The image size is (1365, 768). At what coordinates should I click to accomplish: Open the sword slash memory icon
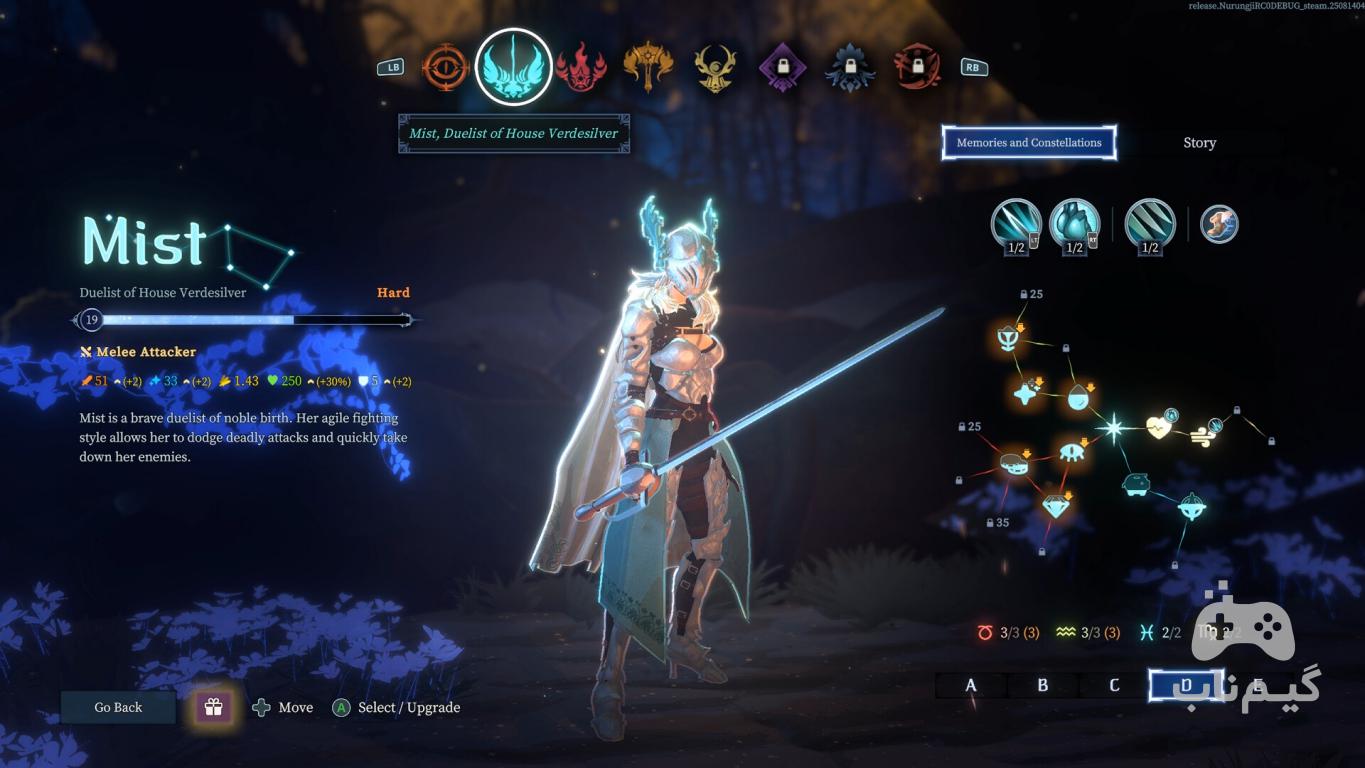(x=1016, y=224)
